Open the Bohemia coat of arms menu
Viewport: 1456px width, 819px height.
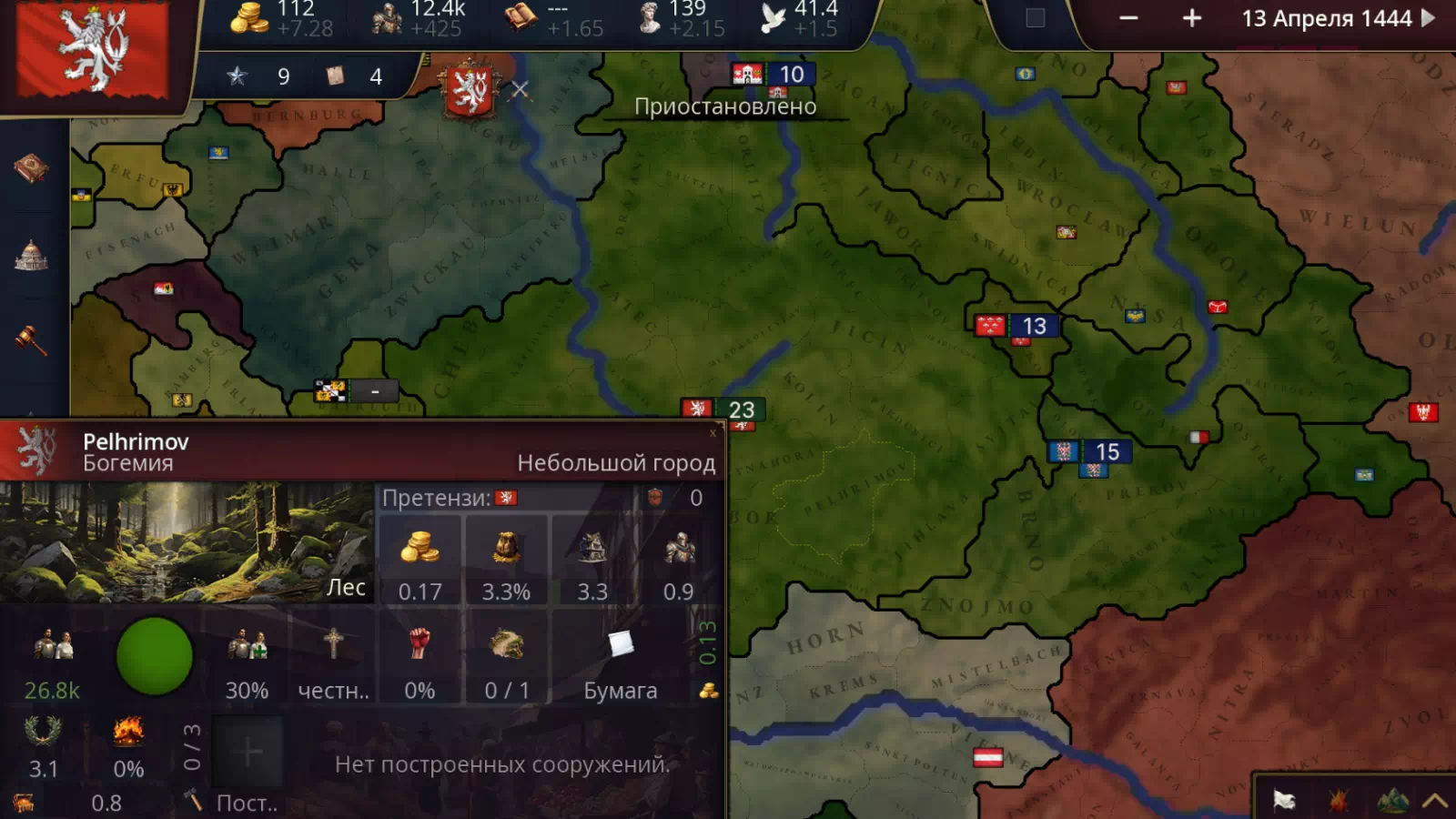(93, 51)
